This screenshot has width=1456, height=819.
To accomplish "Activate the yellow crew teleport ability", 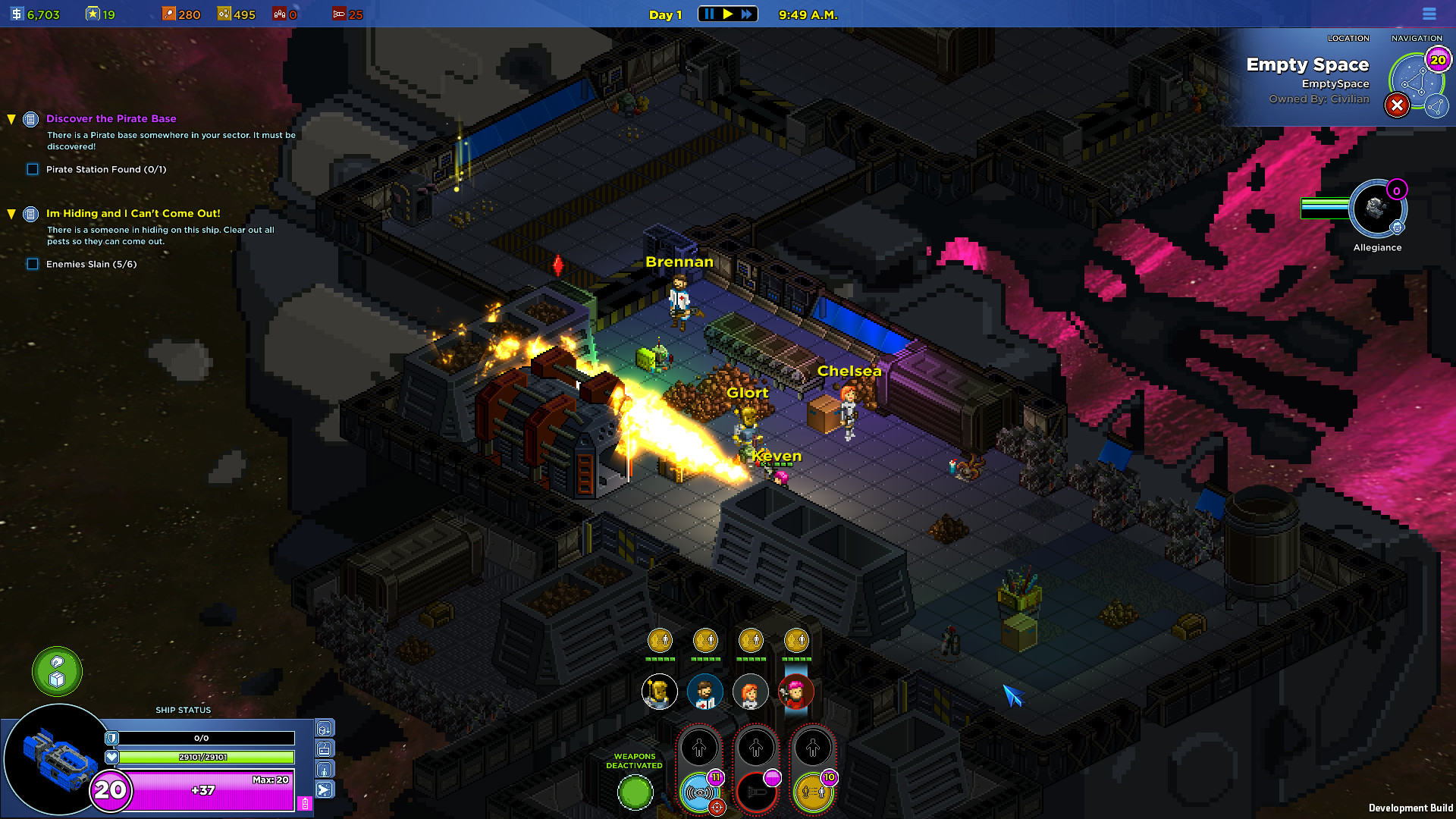I will pos(812,792).
